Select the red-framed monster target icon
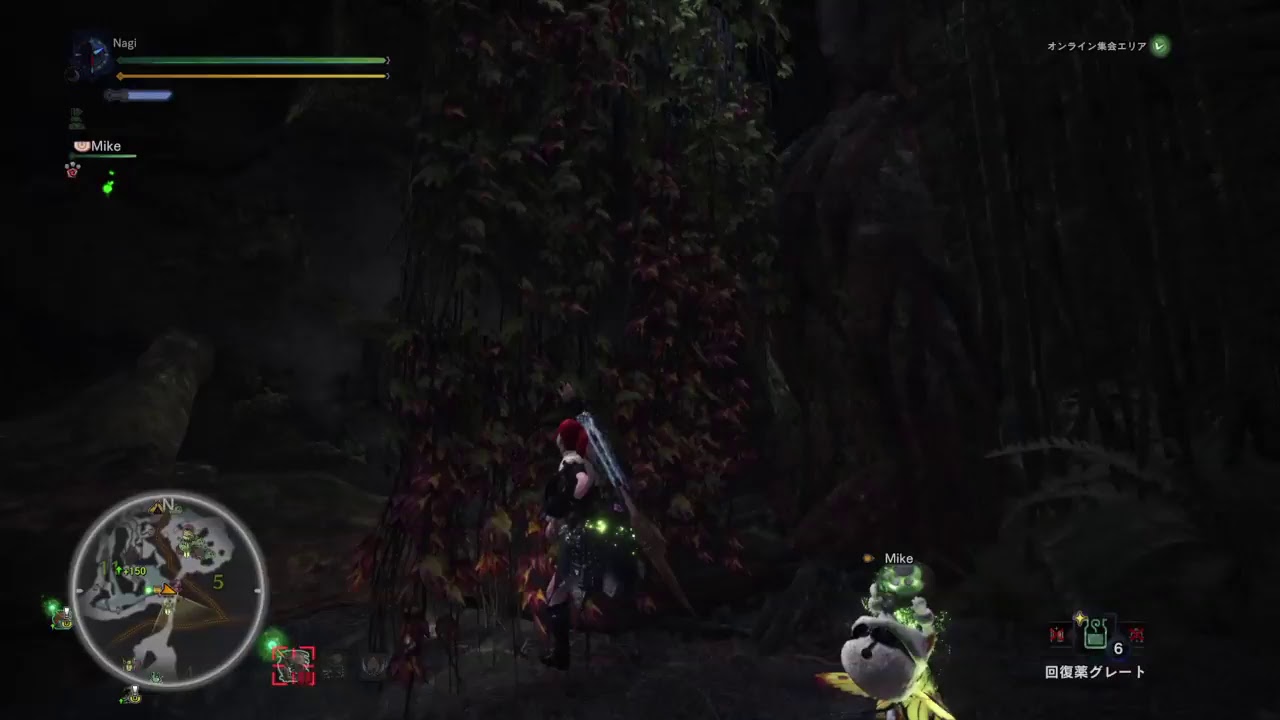Viewport: 1280px width, 720px height. tap(295, 666)
